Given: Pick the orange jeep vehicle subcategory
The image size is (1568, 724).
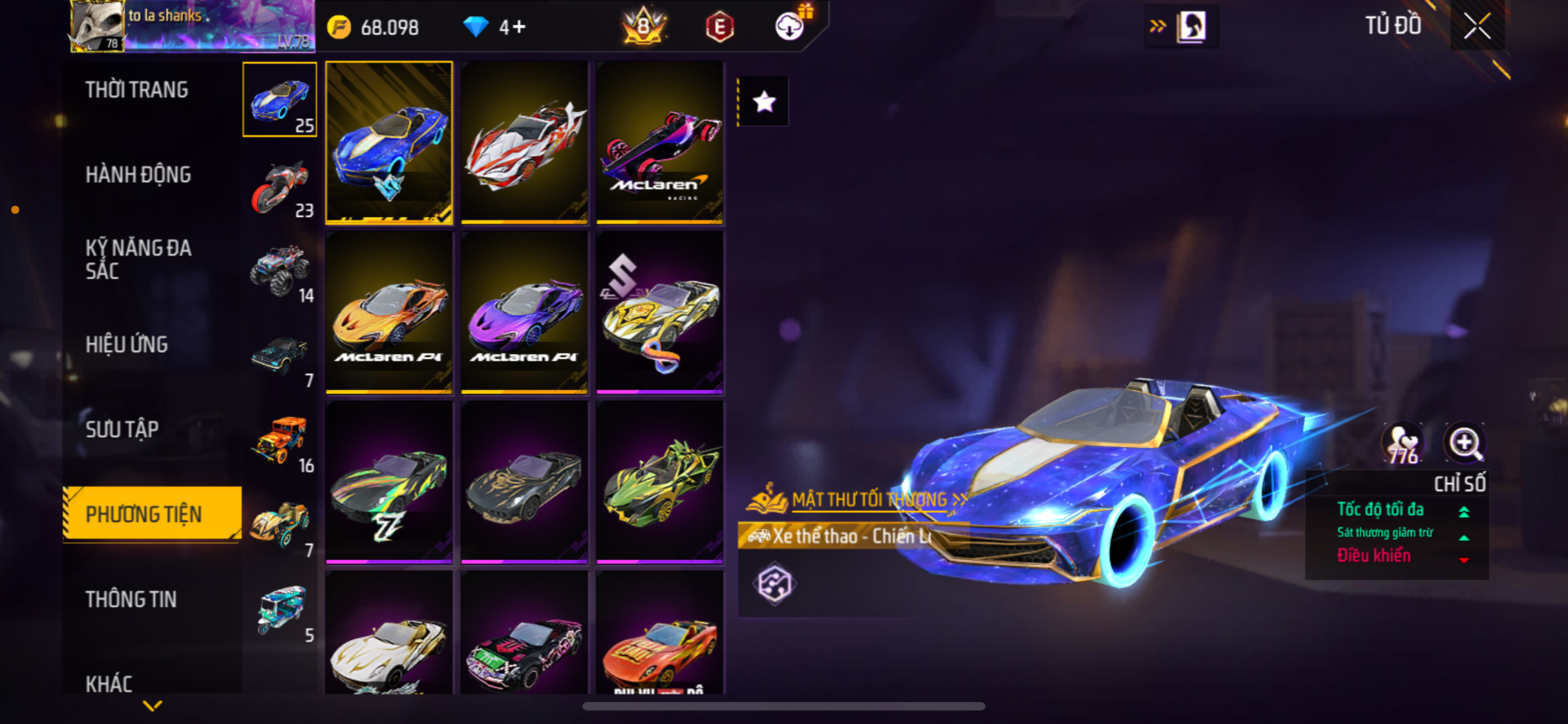Looking at the screenshot, I should (280, 442).
